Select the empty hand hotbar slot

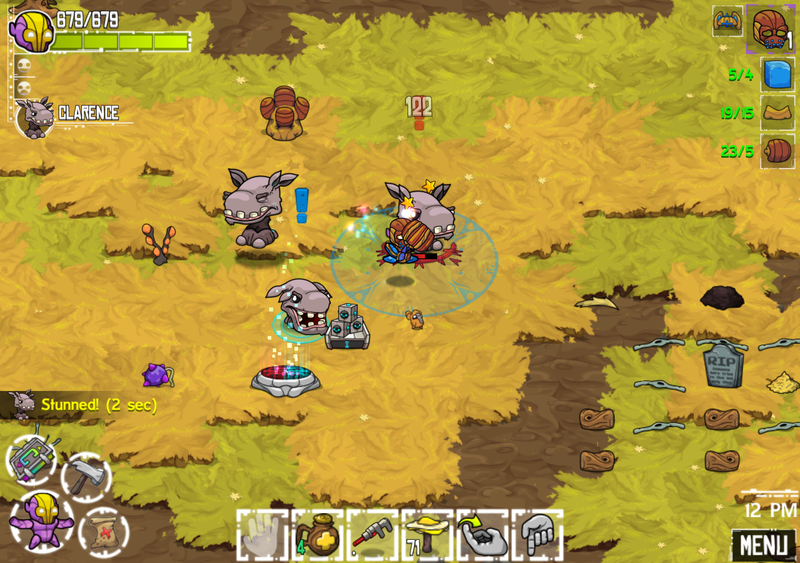262,536
